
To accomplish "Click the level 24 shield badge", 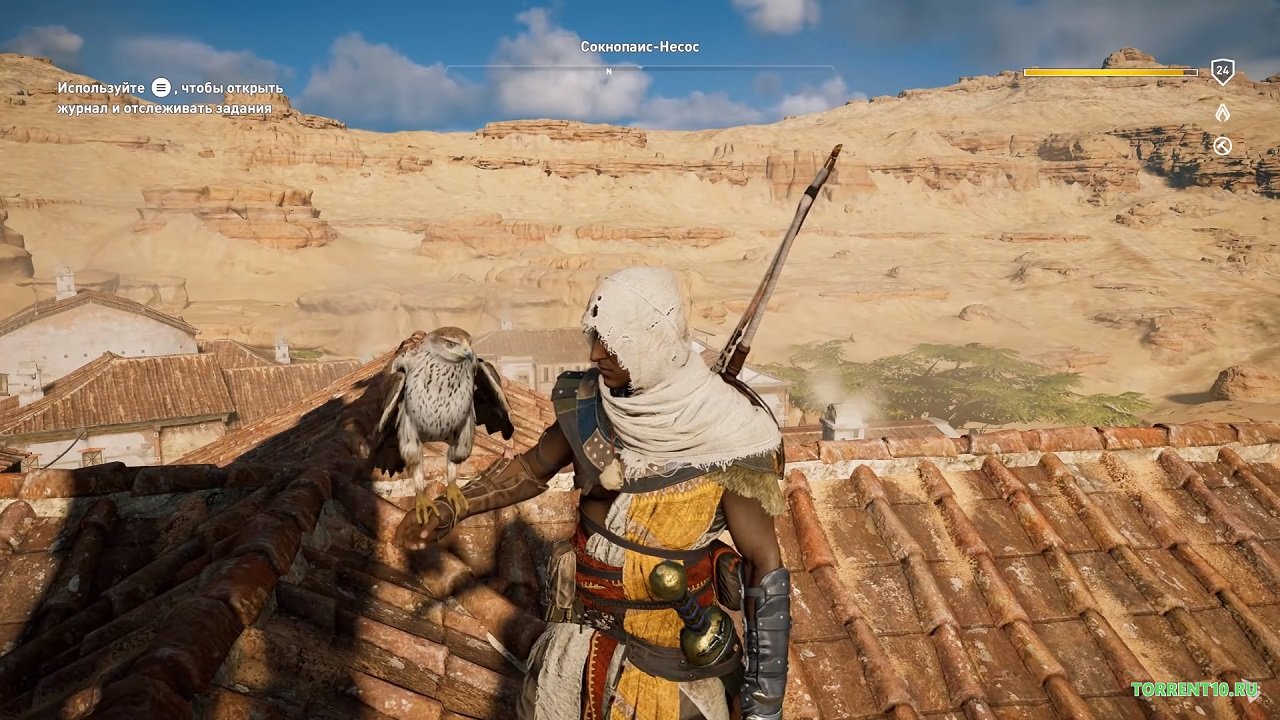I will pyautogui.click(x=1222, y=72).
